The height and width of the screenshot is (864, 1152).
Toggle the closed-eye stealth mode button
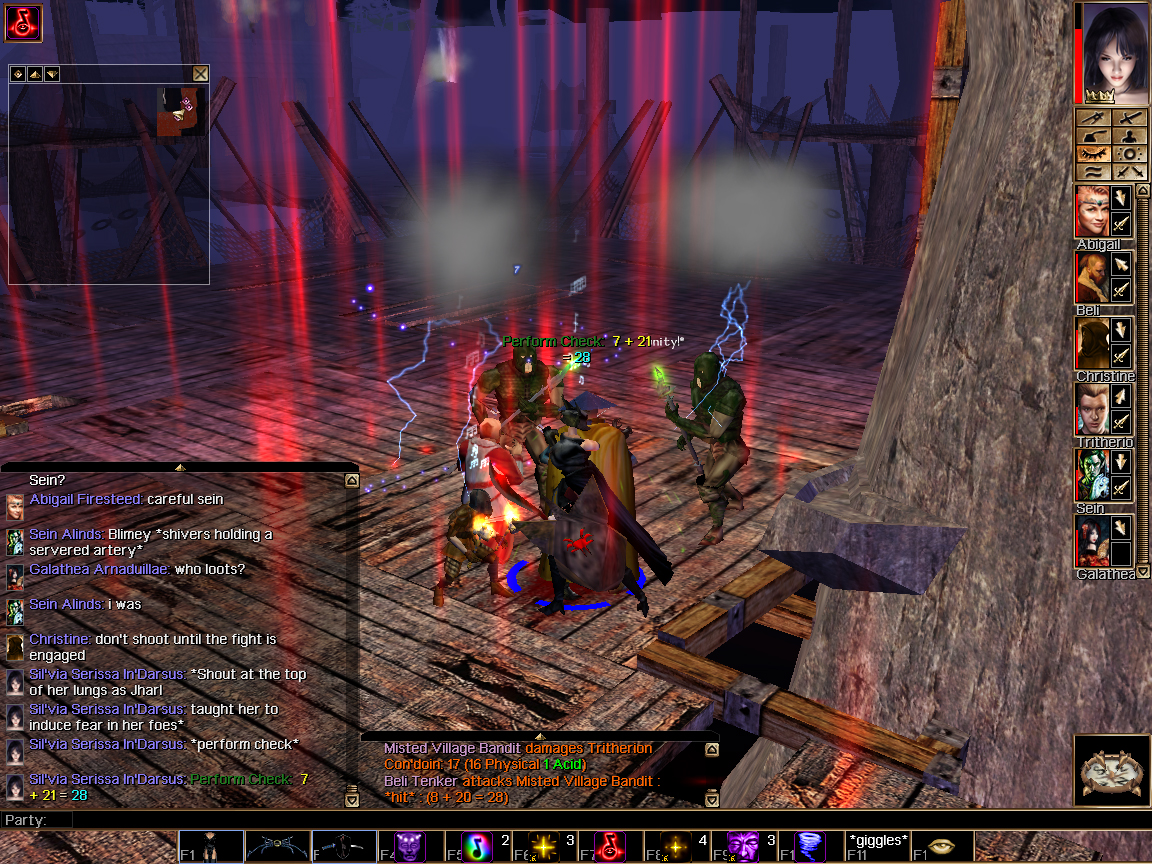pos(1094,154)
